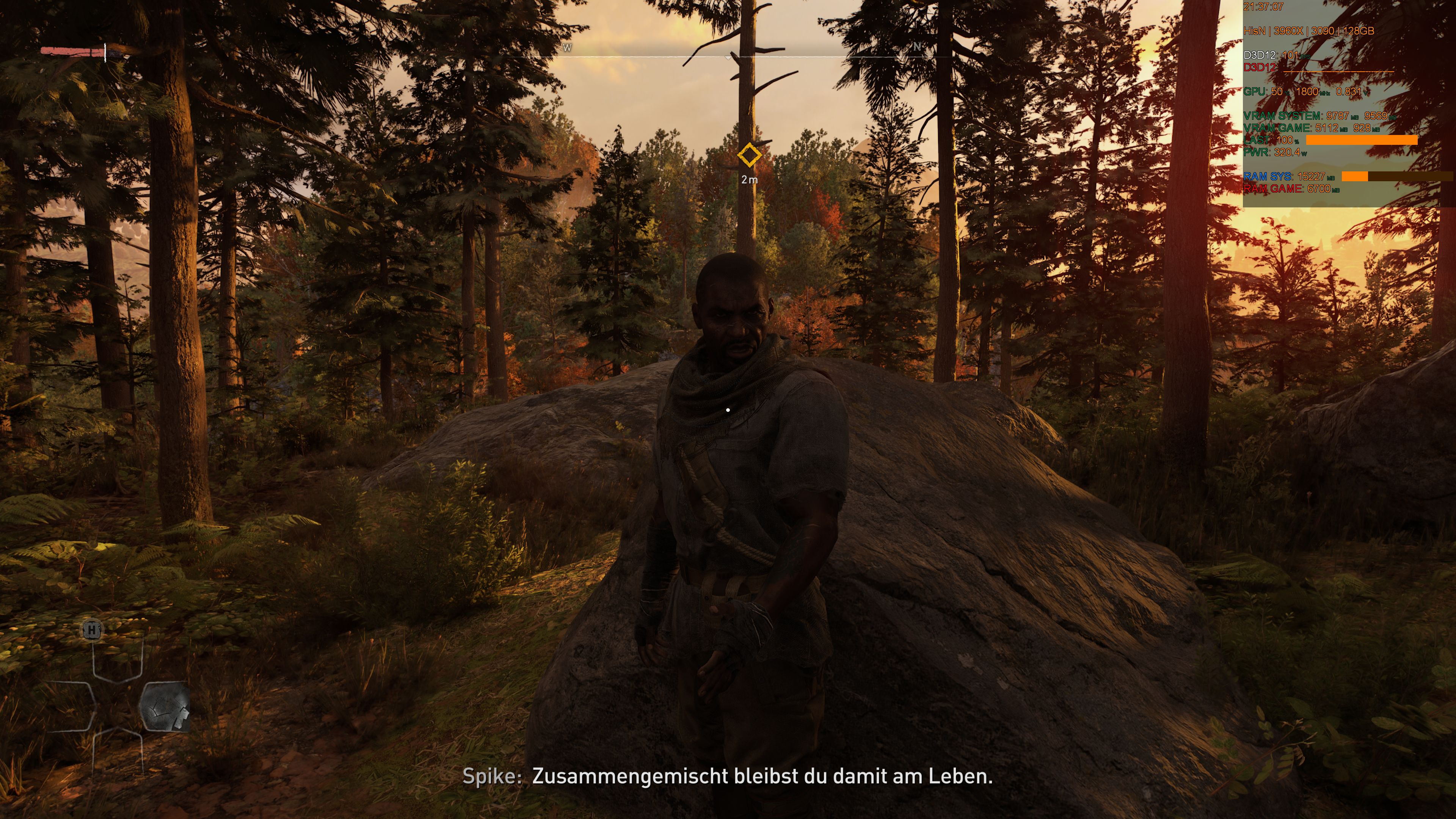
Task: Click the GPU temperature readout in the overlay
Action: [x=1277, y=91]
